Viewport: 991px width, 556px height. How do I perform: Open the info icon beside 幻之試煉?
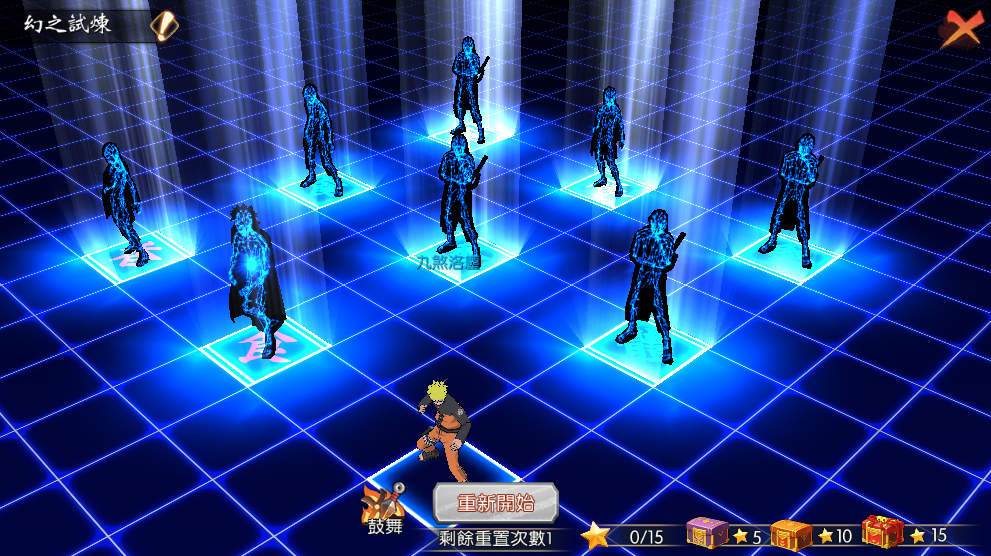tap(164, 25)
